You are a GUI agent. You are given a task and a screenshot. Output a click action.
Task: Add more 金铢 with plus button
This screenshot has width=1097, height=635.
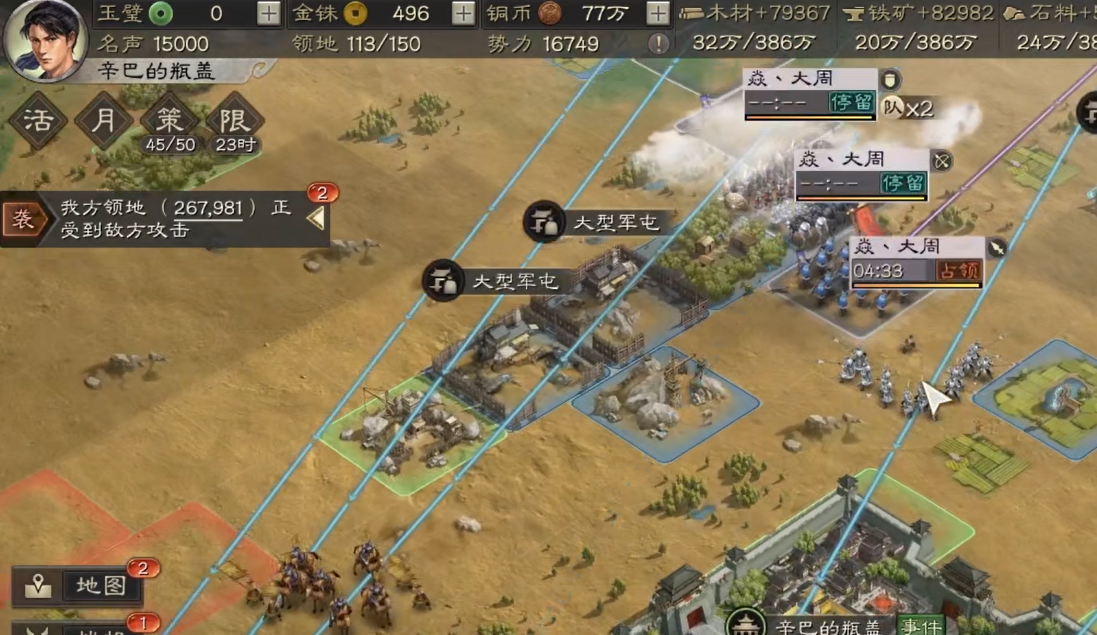pos(463,13)
